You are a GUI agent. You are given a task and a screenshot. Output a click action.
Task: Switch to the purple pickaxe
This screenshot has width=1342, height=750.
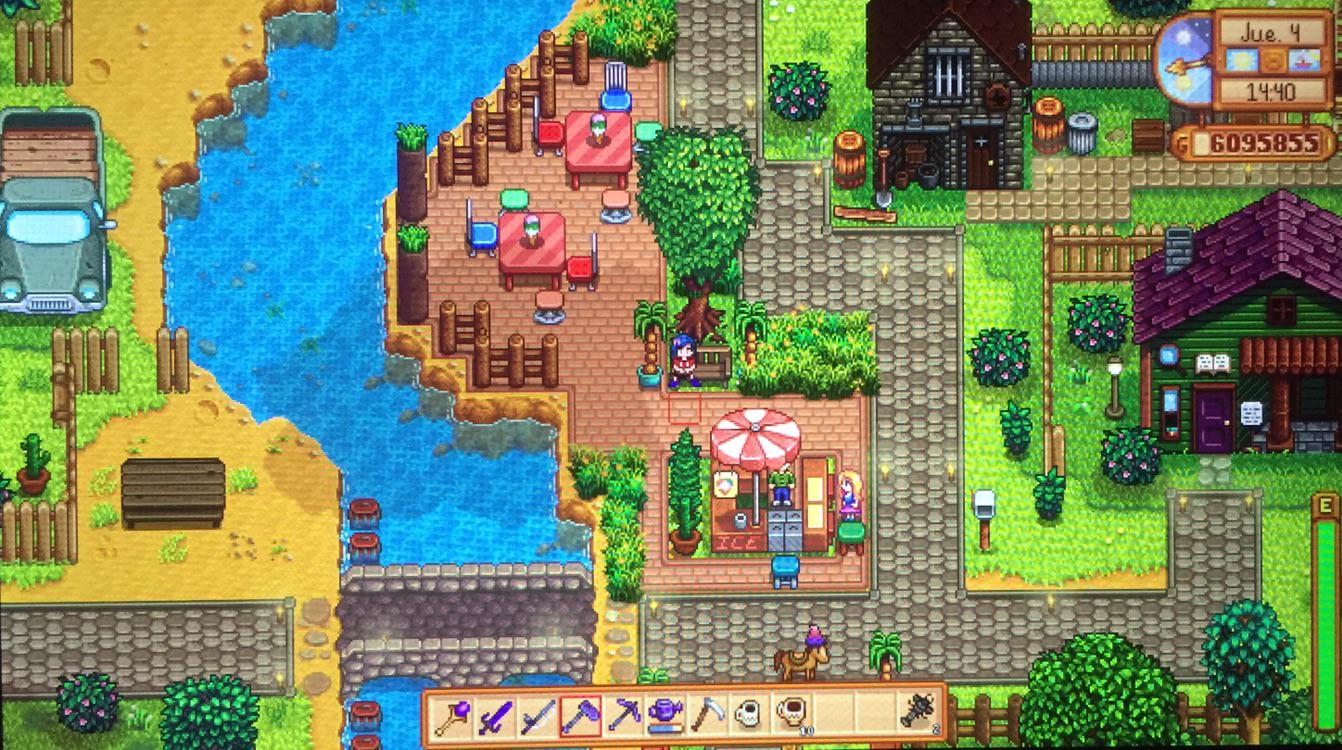(623, 716)
